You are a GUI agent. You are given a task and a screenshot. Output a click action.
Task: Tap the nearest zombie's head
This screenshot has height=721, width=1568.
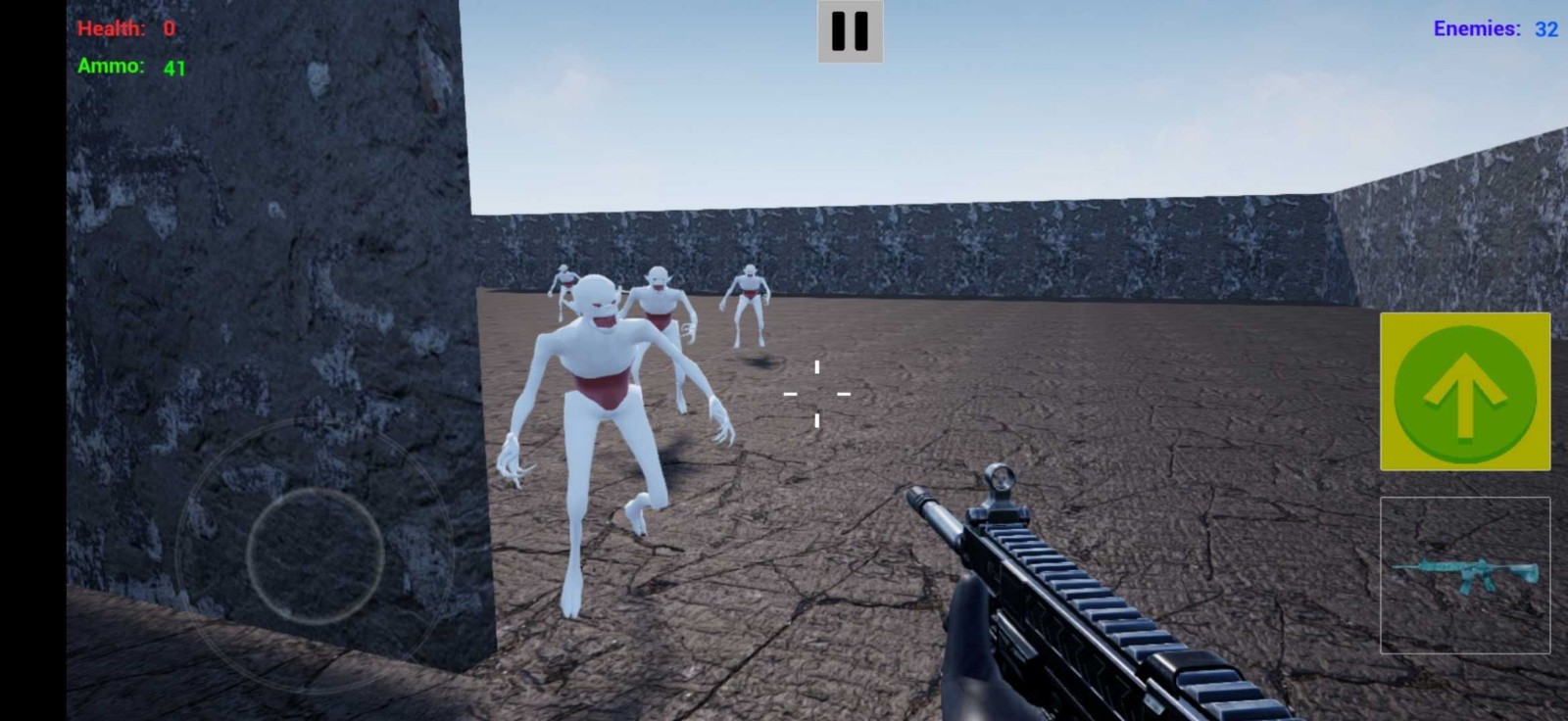pyautogui.click(x=598, y=304)
